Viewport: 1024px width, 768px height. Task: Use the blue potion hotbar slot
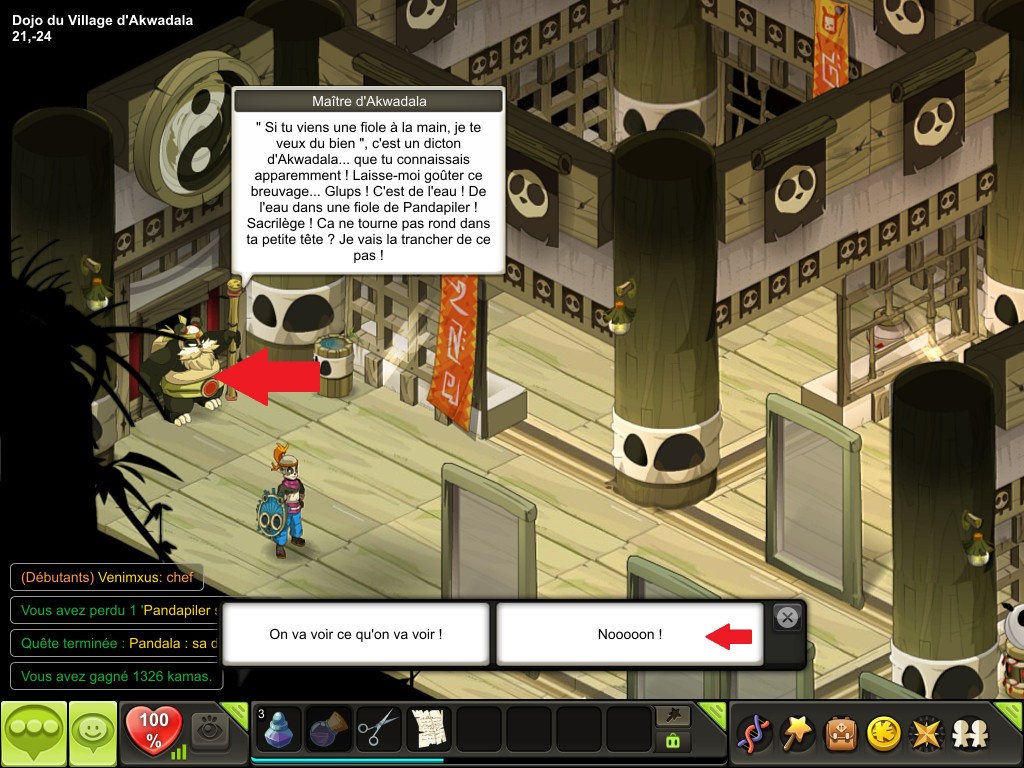(279, 730)
